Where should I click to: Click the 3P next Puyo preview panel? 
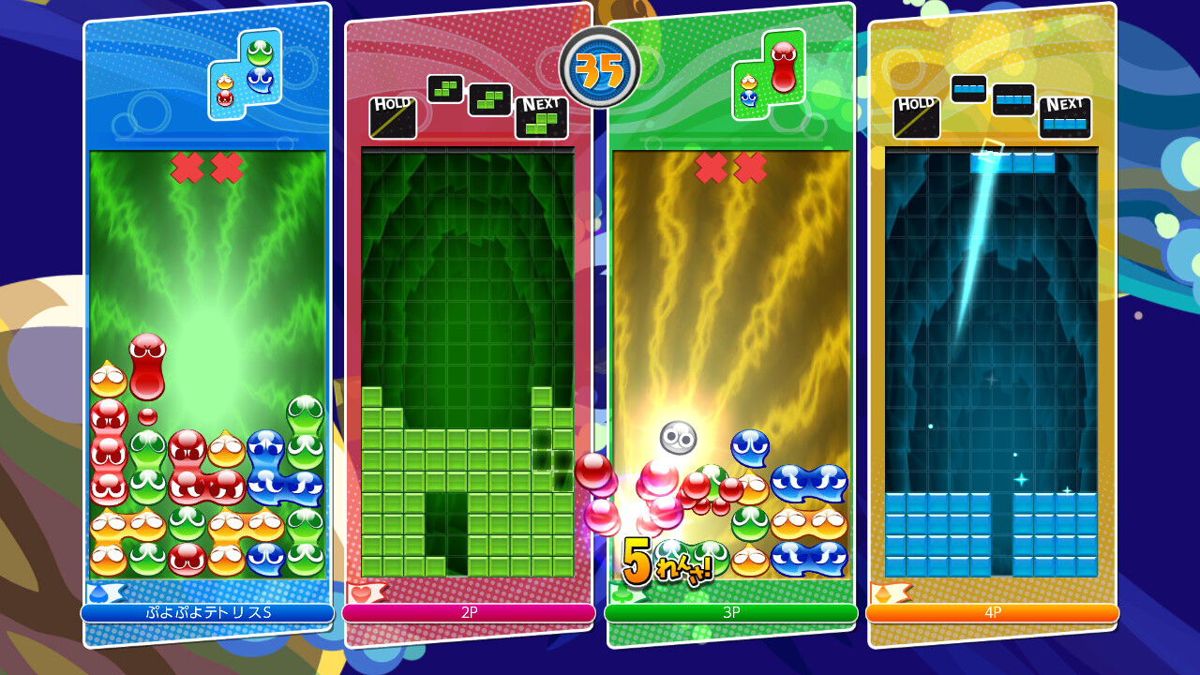(x=769, y=75)
